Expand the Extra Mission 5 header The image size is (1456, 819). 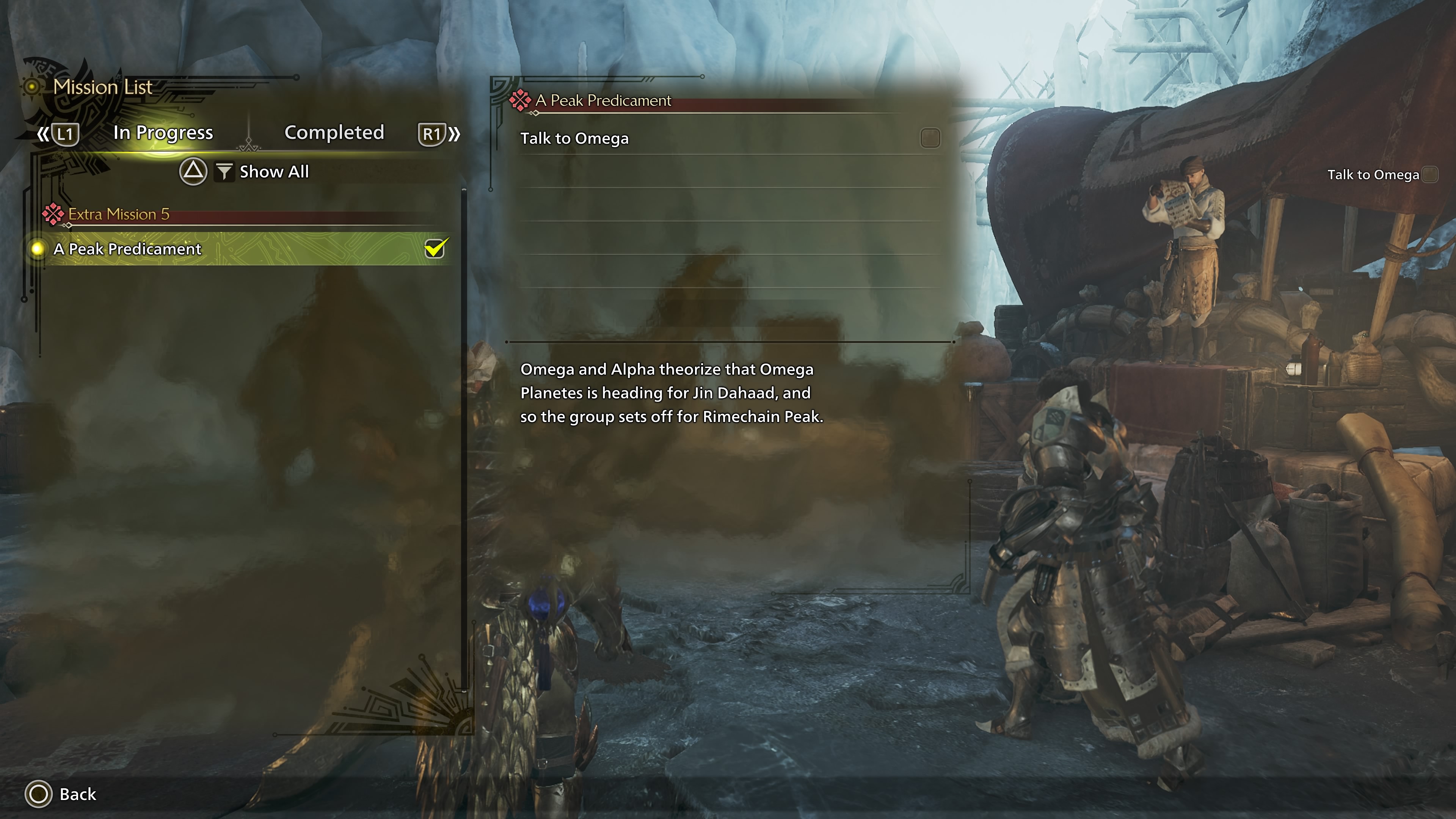coord(119,214)
